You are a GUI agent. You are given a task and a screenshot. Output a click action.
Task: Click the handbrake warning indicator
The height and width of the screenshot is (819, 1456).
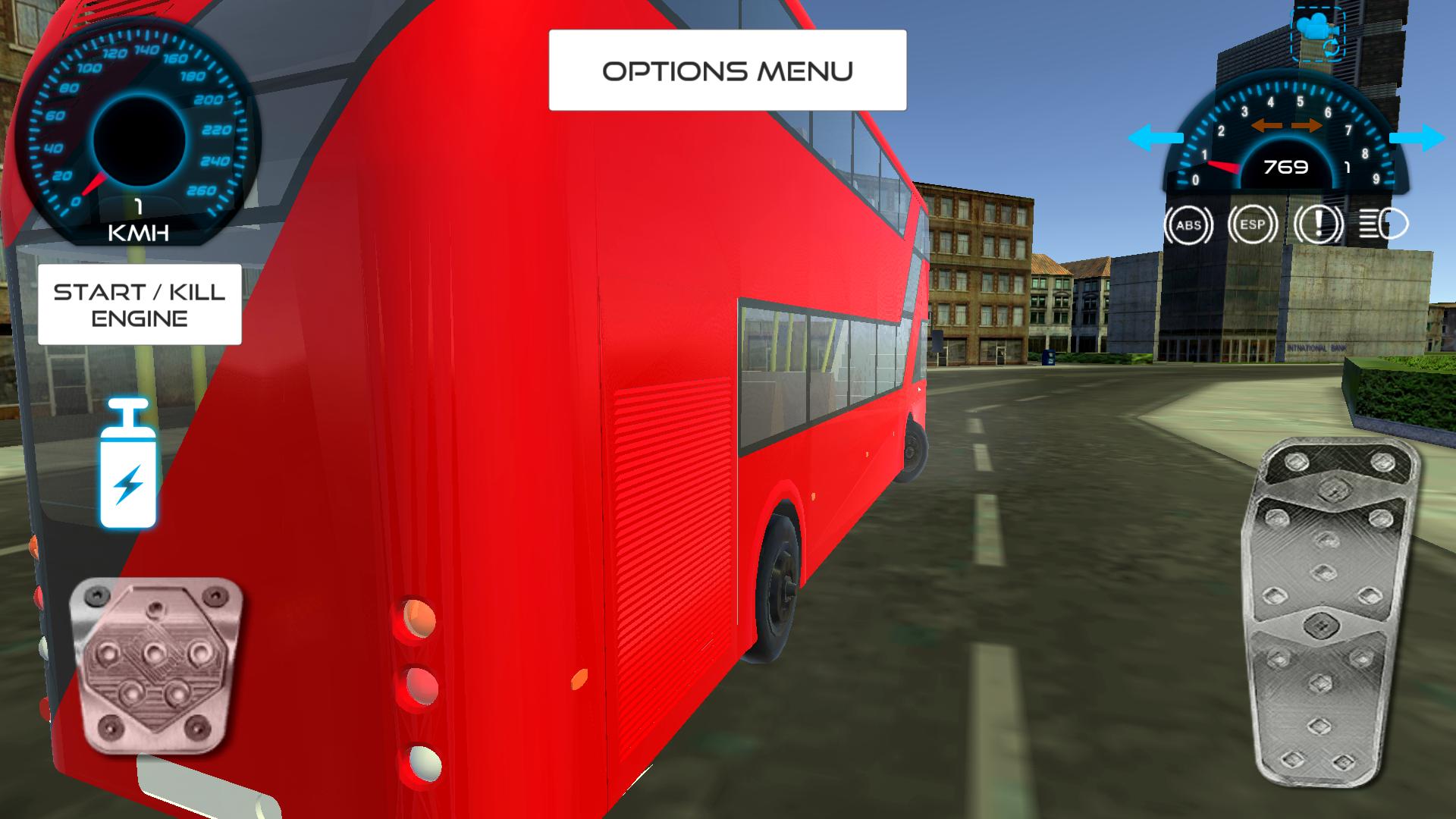[x=1317, y=224]
